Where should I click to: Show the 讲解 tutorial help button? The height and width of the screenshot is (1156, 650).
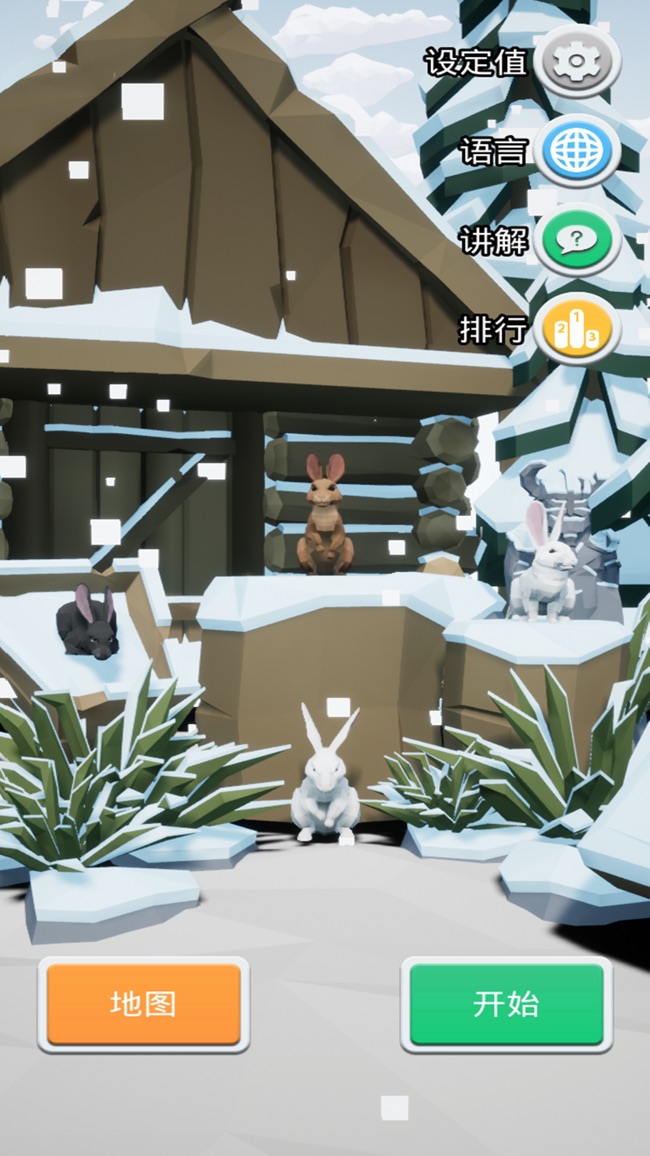tap(576, 240)
